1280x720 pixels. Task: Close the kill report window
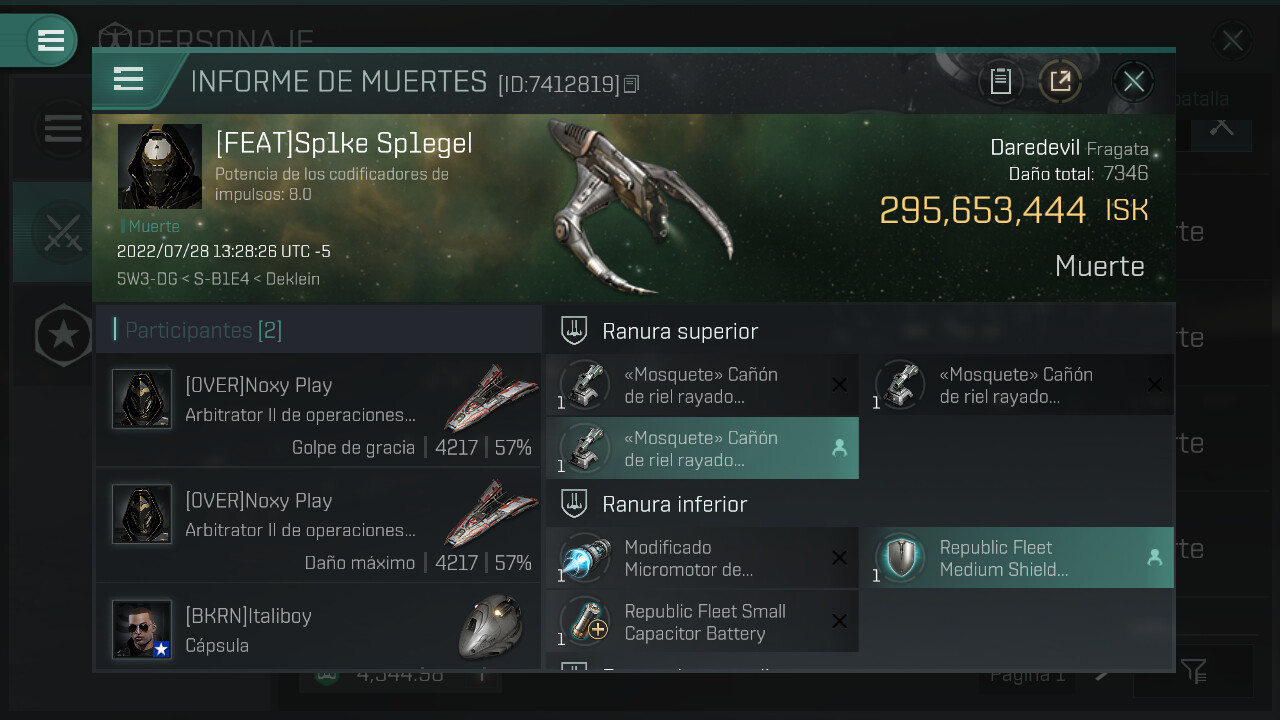(x=1133, y=81)
